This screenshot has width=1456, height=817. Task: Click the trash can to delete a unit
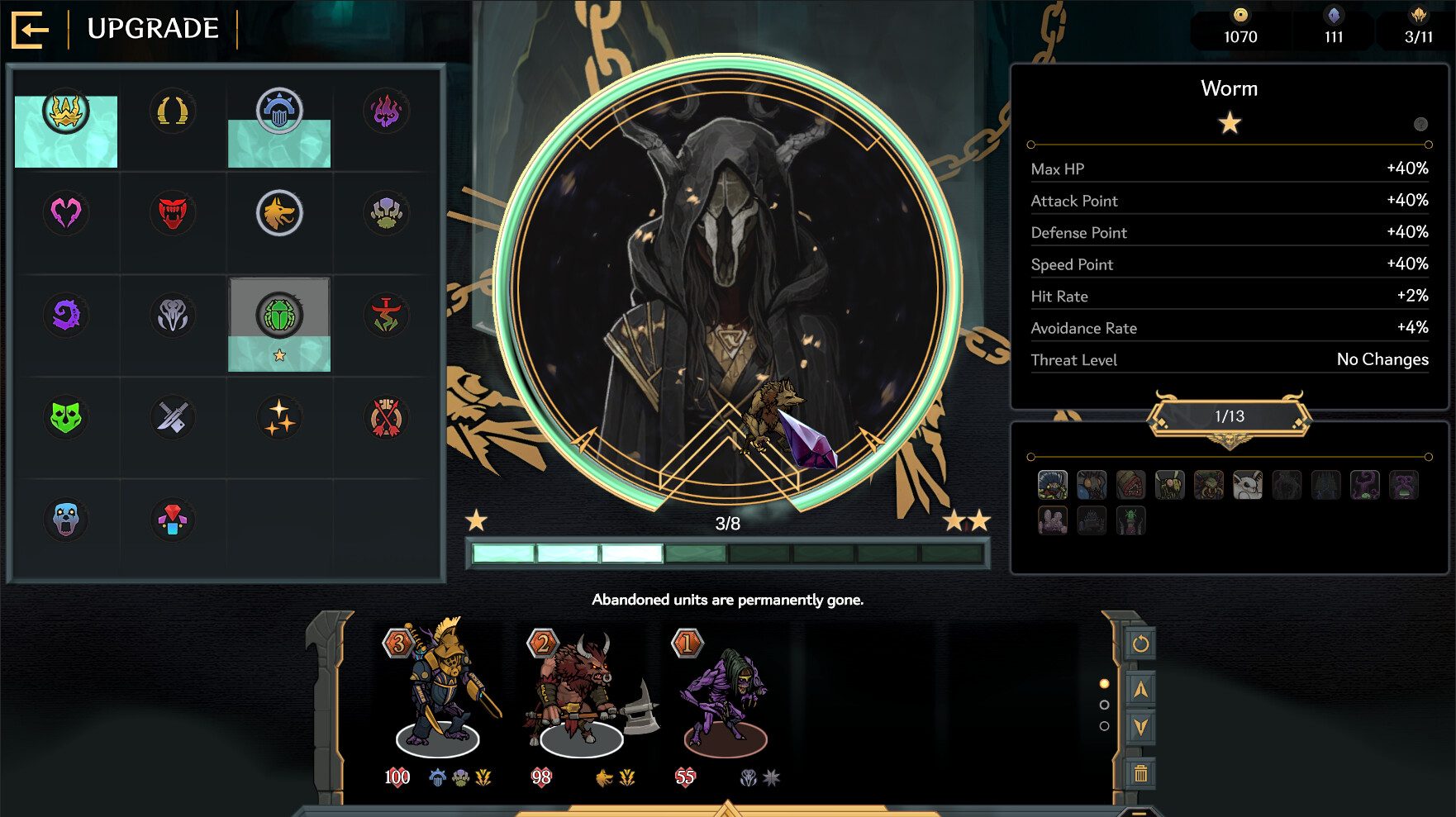click(1142, 772)
